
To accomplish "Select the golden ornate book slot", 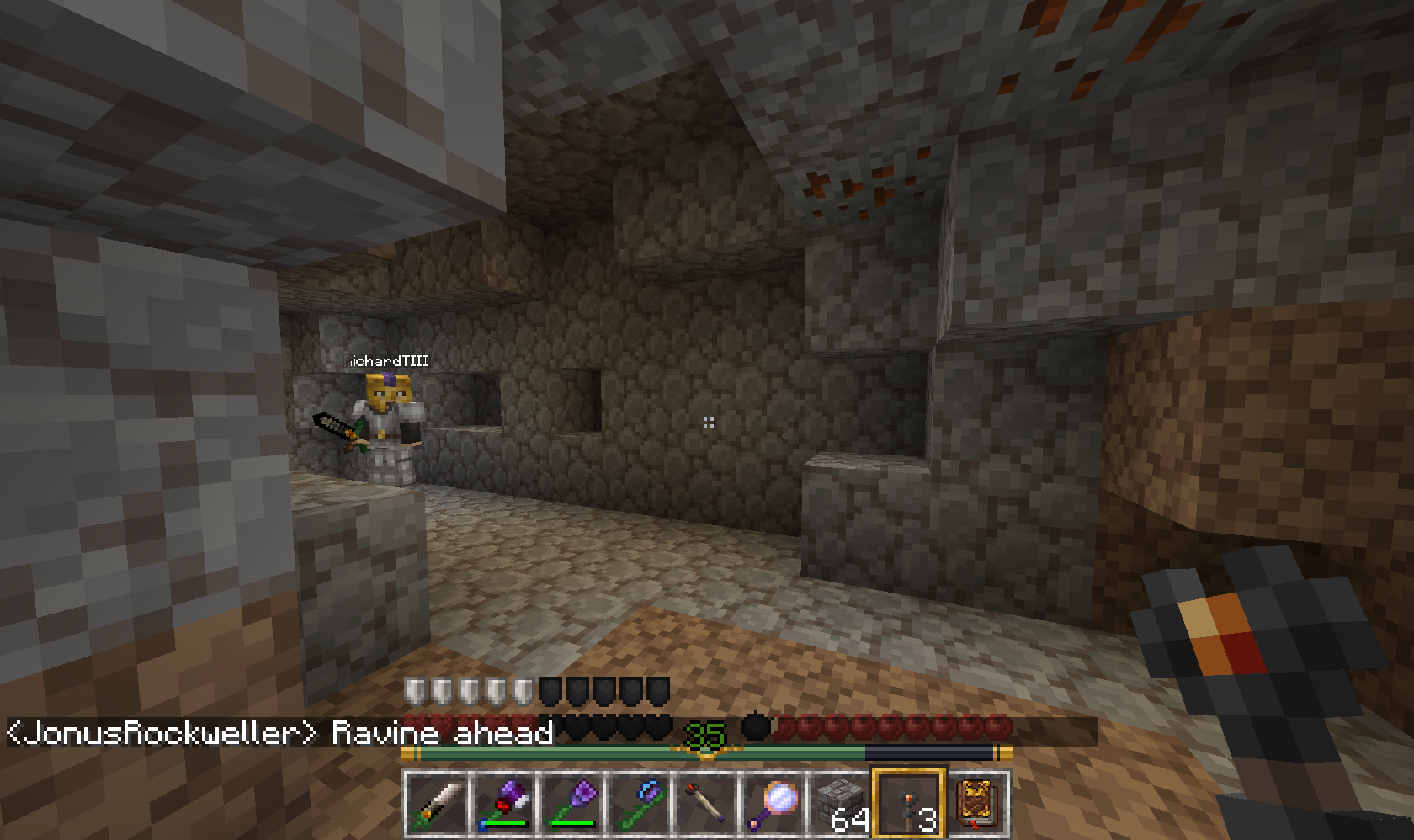I will [976, 805].
